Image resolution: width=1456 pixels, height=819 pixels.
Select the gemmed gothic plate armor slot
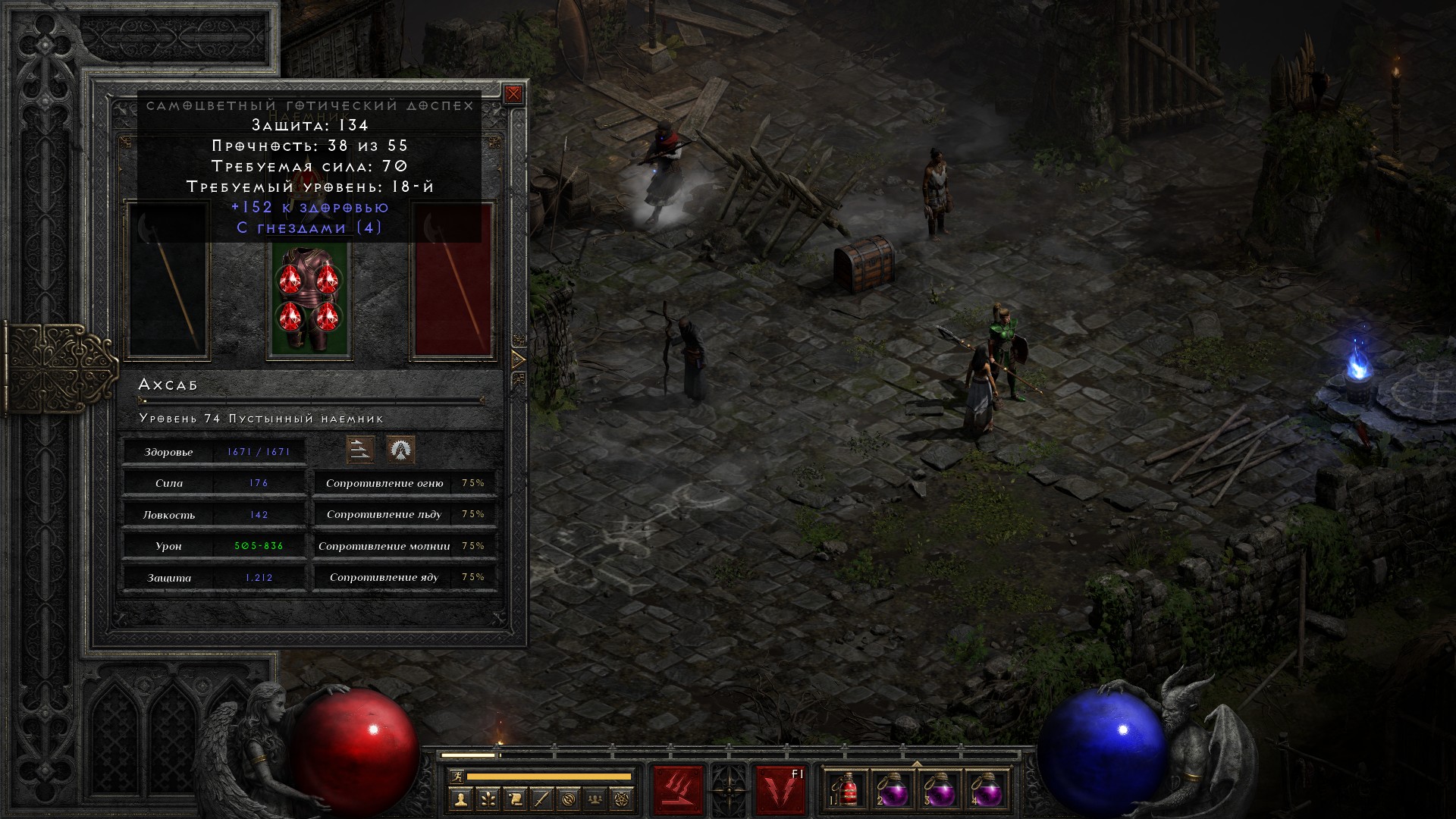point(309,302)
